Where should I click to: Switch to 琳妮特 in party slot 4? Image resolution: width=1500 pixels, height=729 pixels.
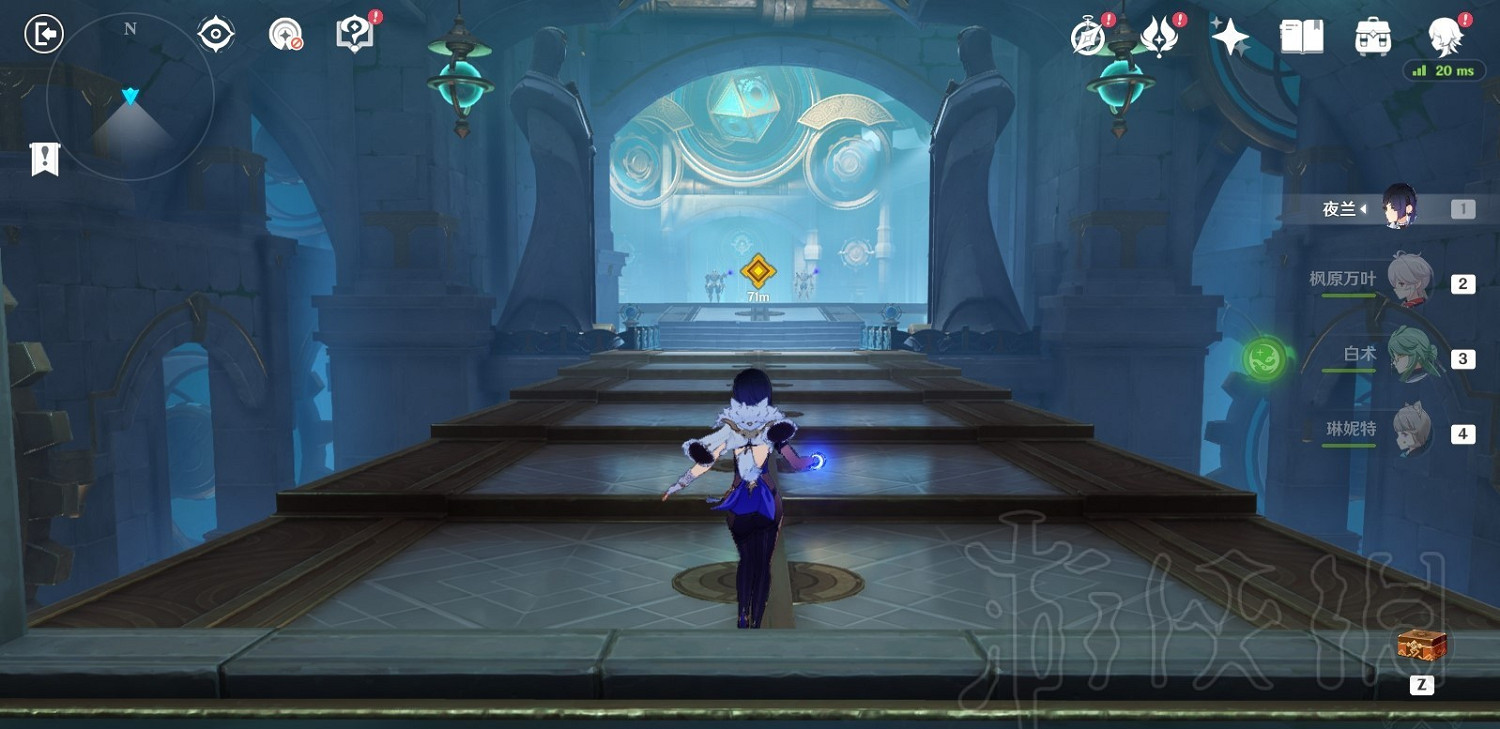1413,430
